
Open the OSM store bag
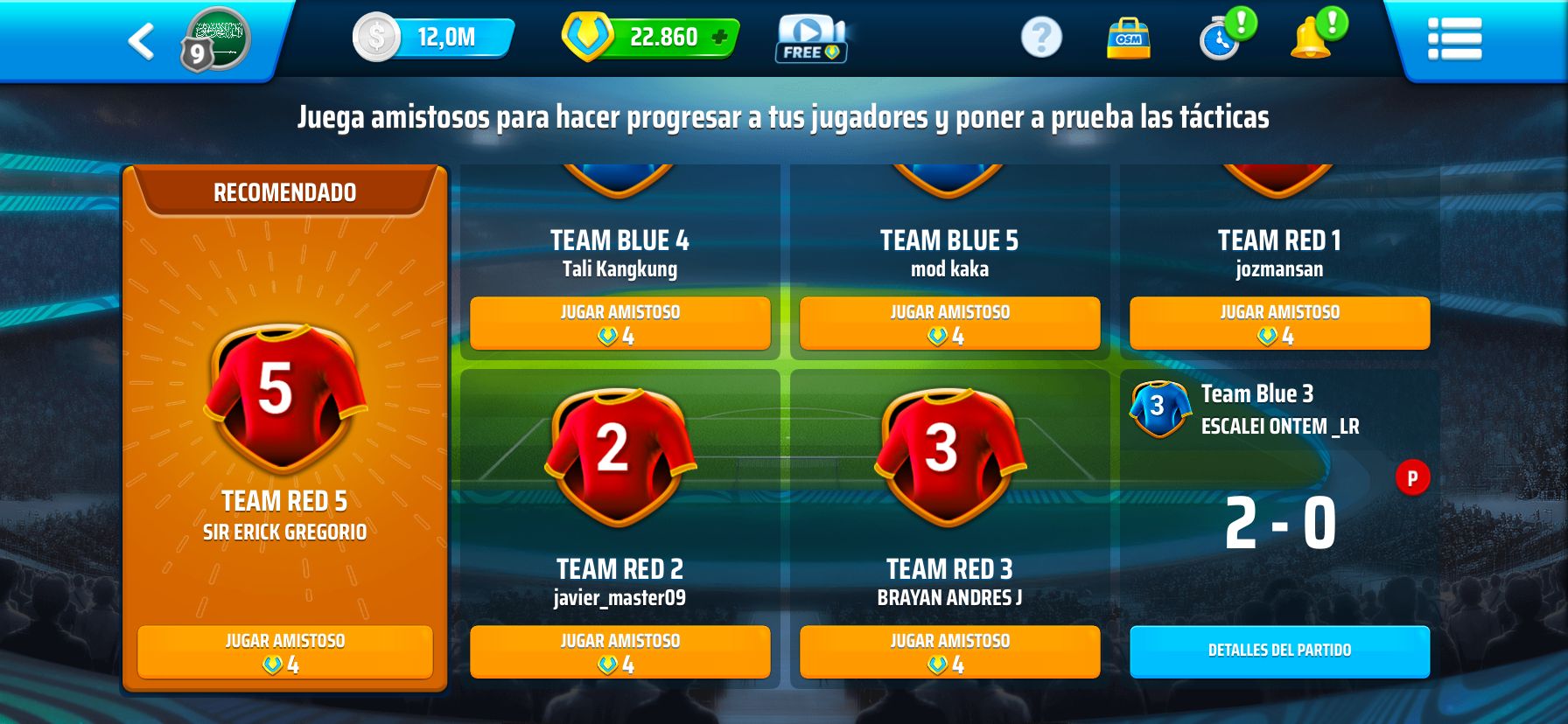(1128, 39)
